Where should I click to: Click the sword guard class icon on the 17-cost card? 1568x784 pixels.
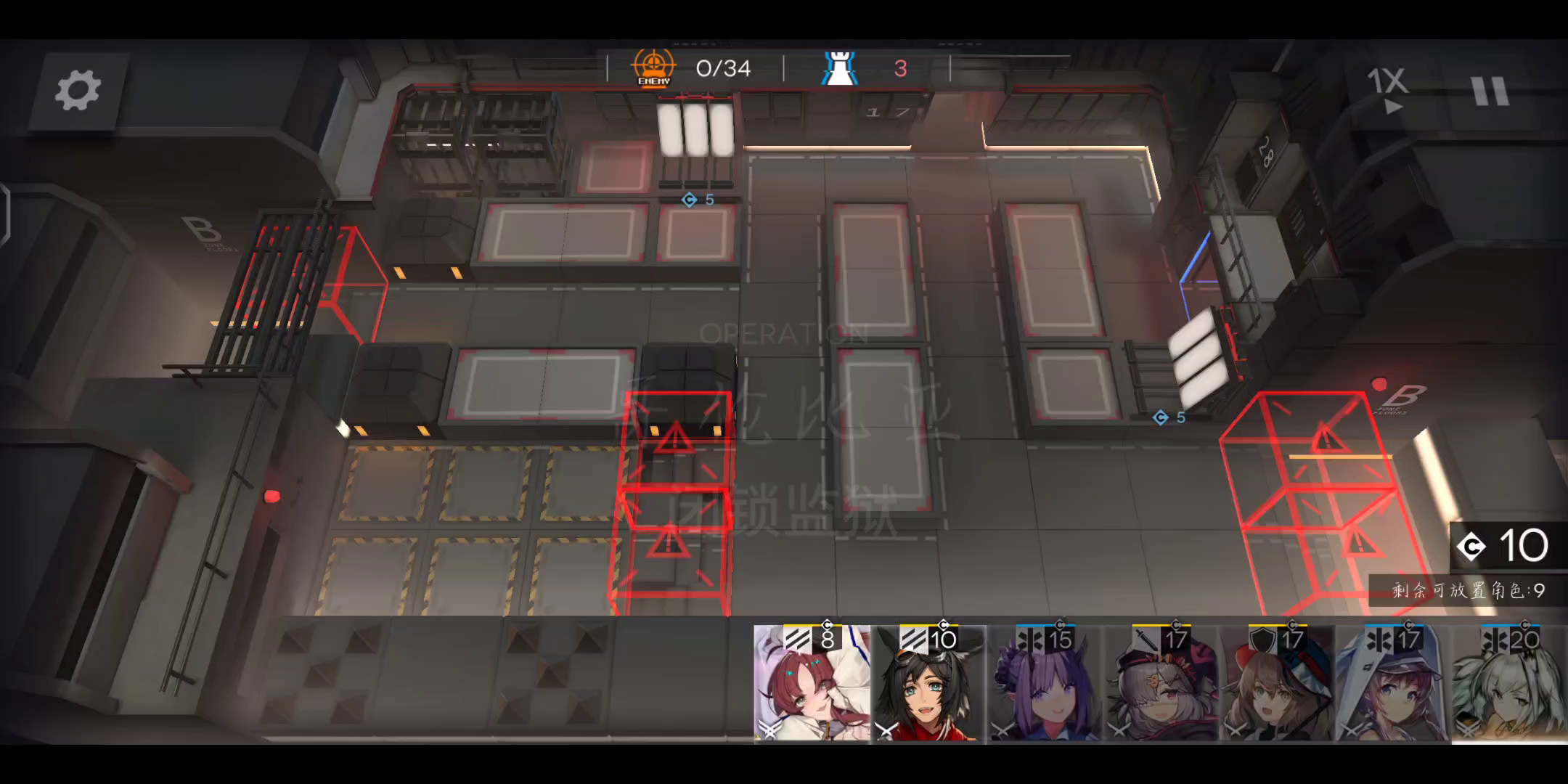1146,638
